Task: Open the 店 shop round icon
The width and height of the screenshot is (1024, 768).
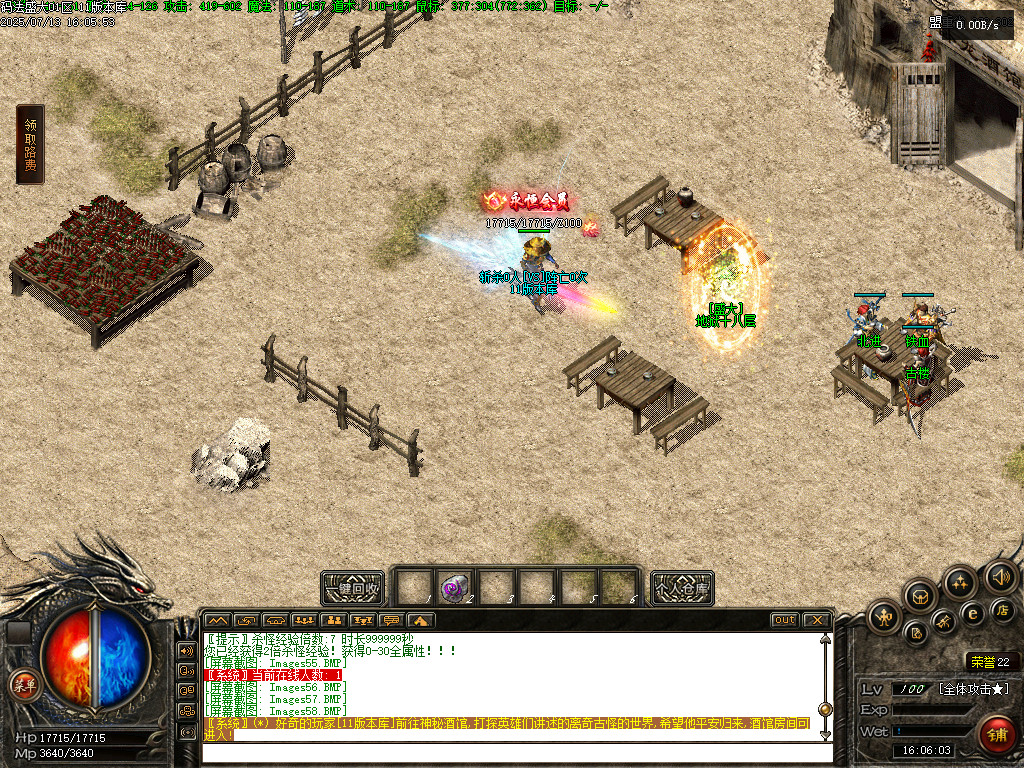Action: (1002, 610)
